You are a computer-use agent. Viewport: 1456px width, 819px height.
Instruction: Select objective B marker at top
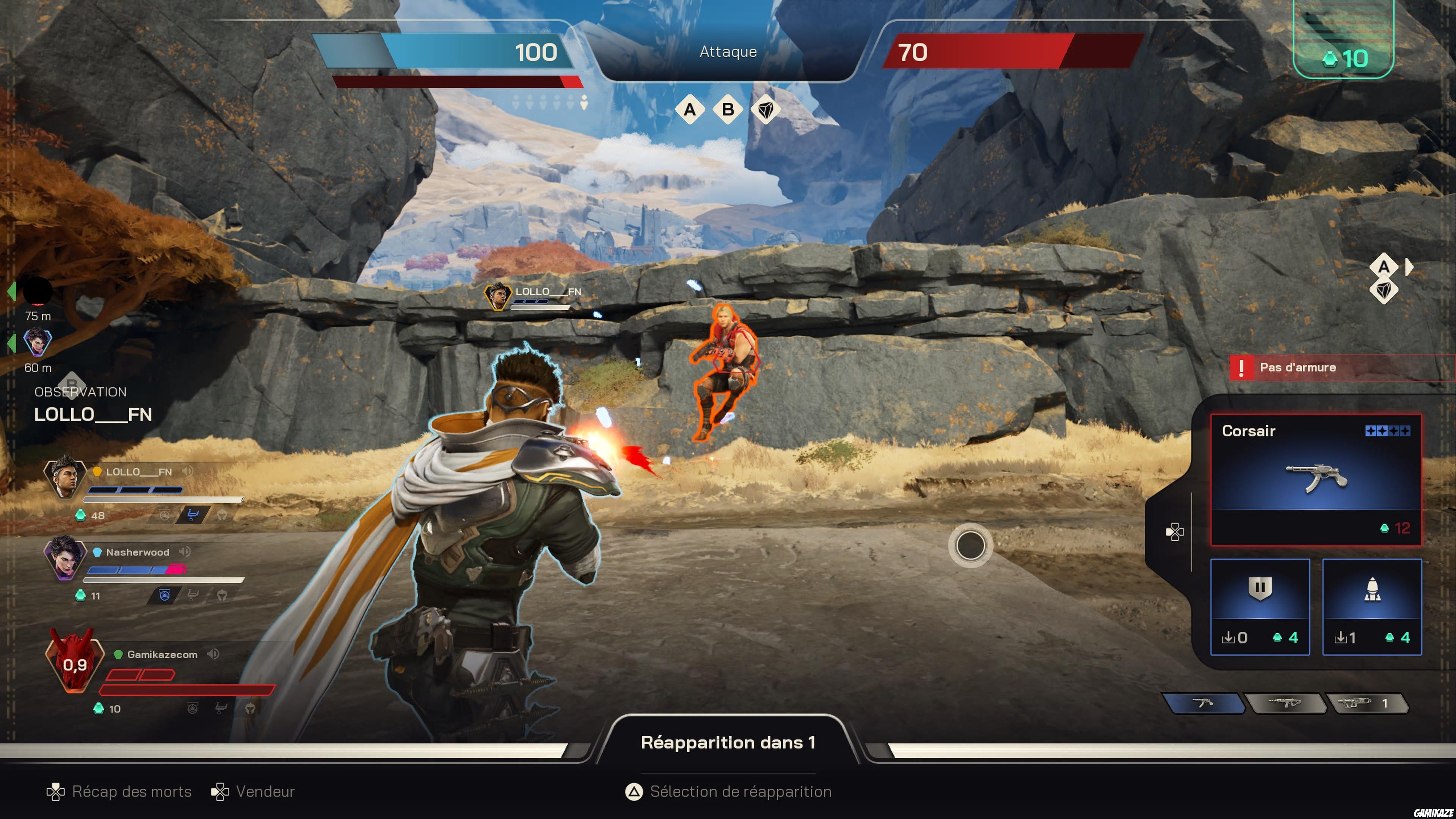point(728,109)
